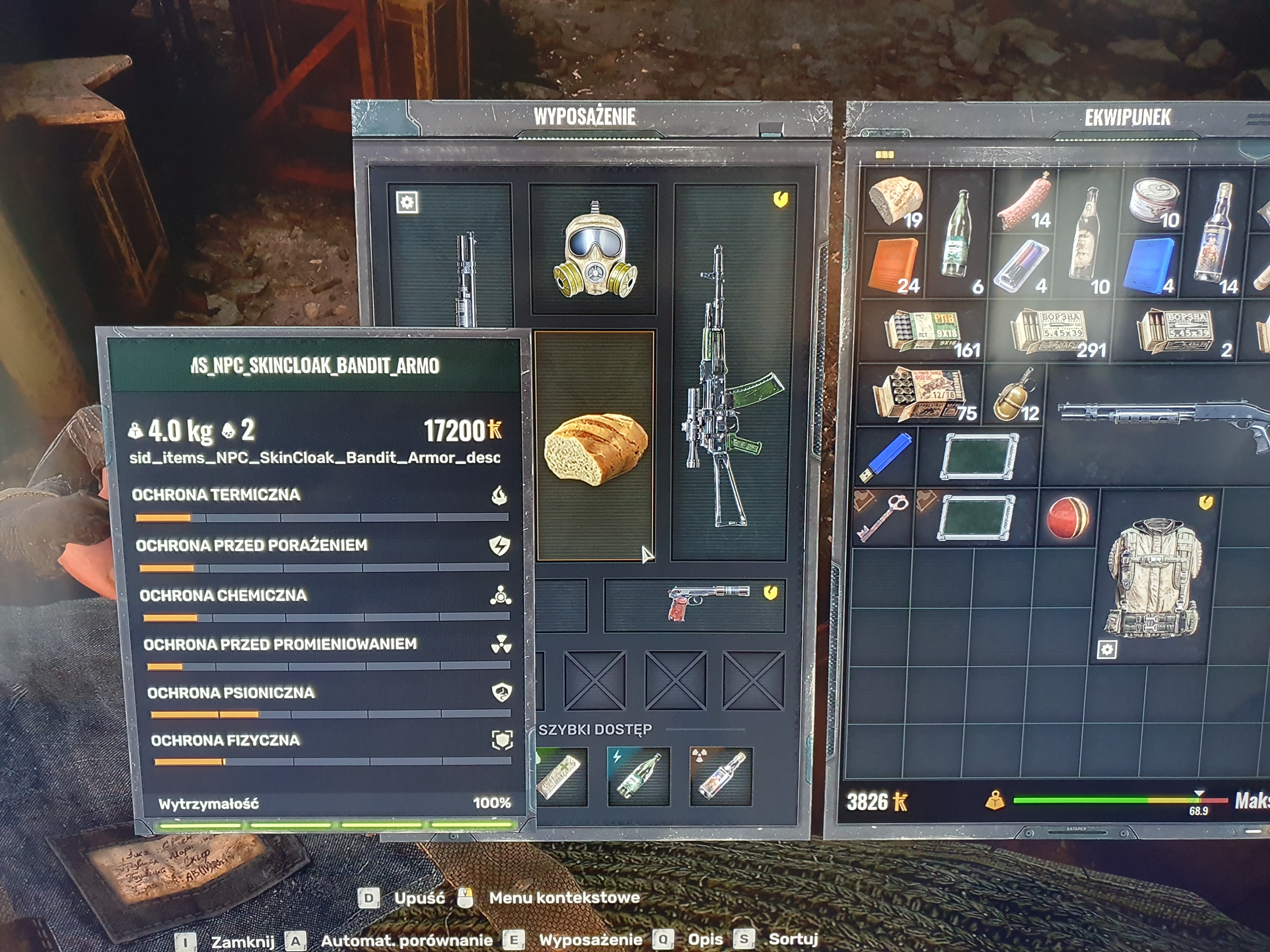Select the hooded jacket armor in inventory
This screenshot has height=952, width=1270.
pyautogui.click(x=1154, y=577)
